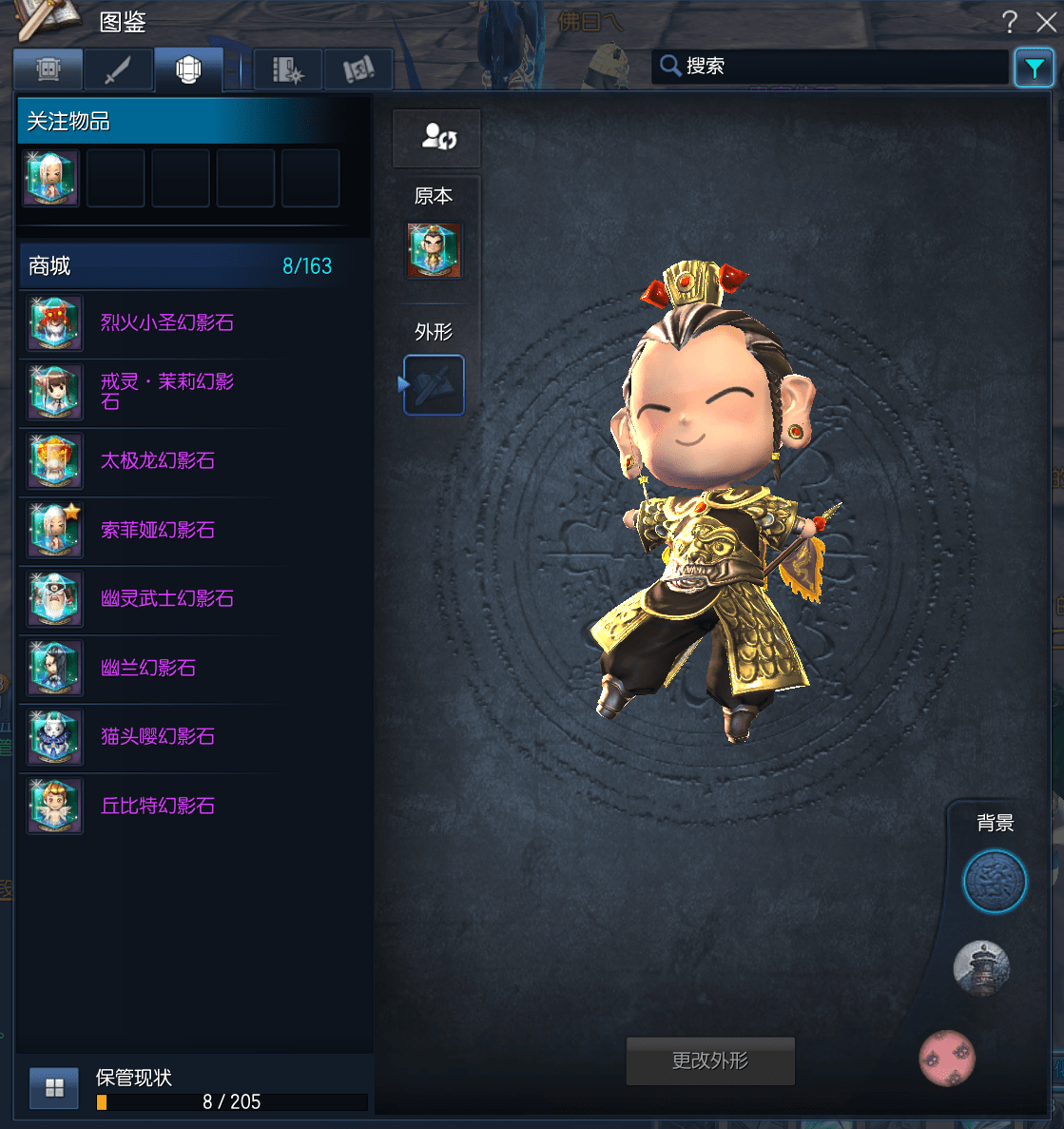1064x1129 pixels.
Task: Pick 丘比特幻影石 entry
Action: coord(158,806)
